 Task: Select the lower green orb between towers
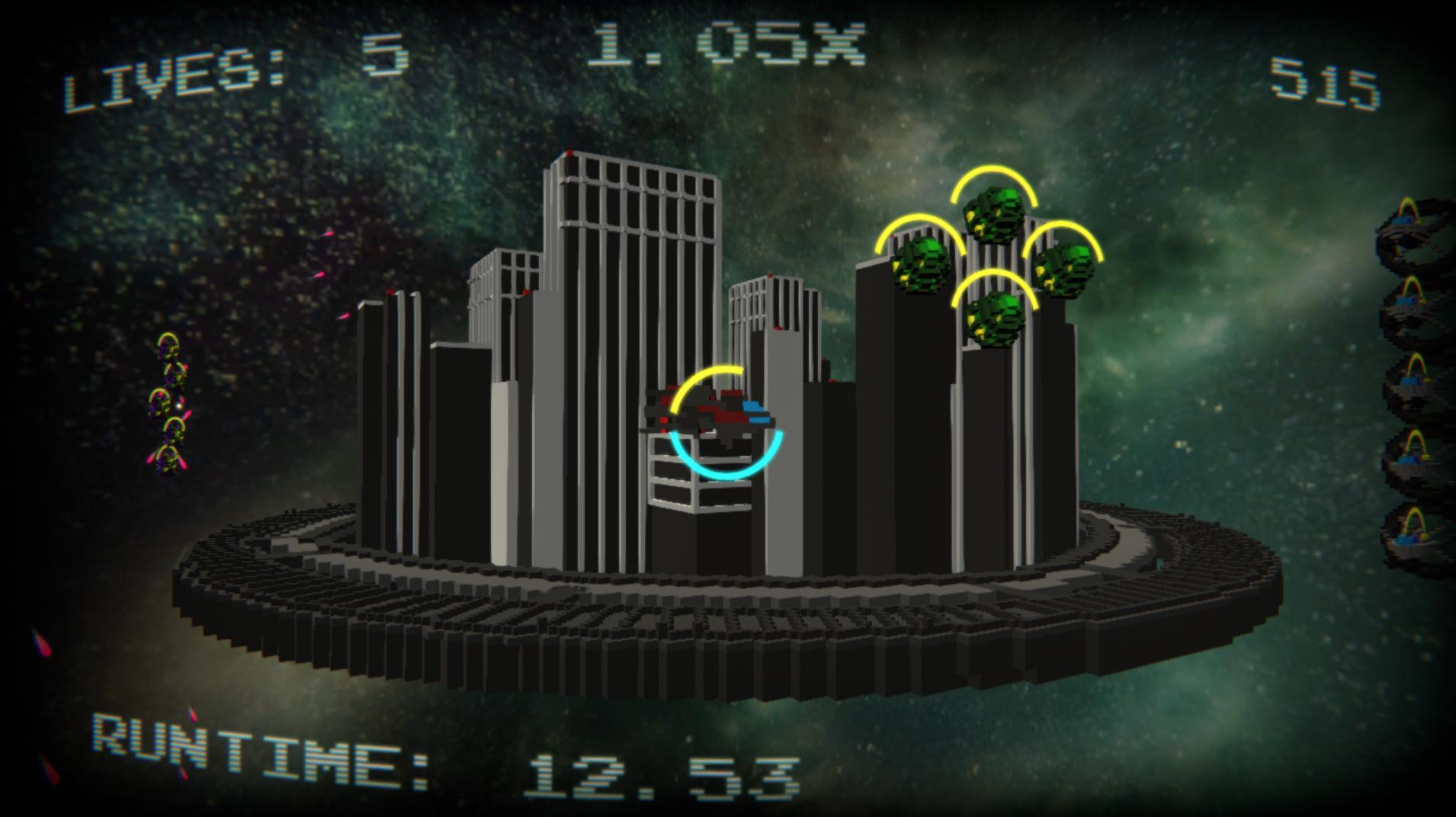click(995, 320)
